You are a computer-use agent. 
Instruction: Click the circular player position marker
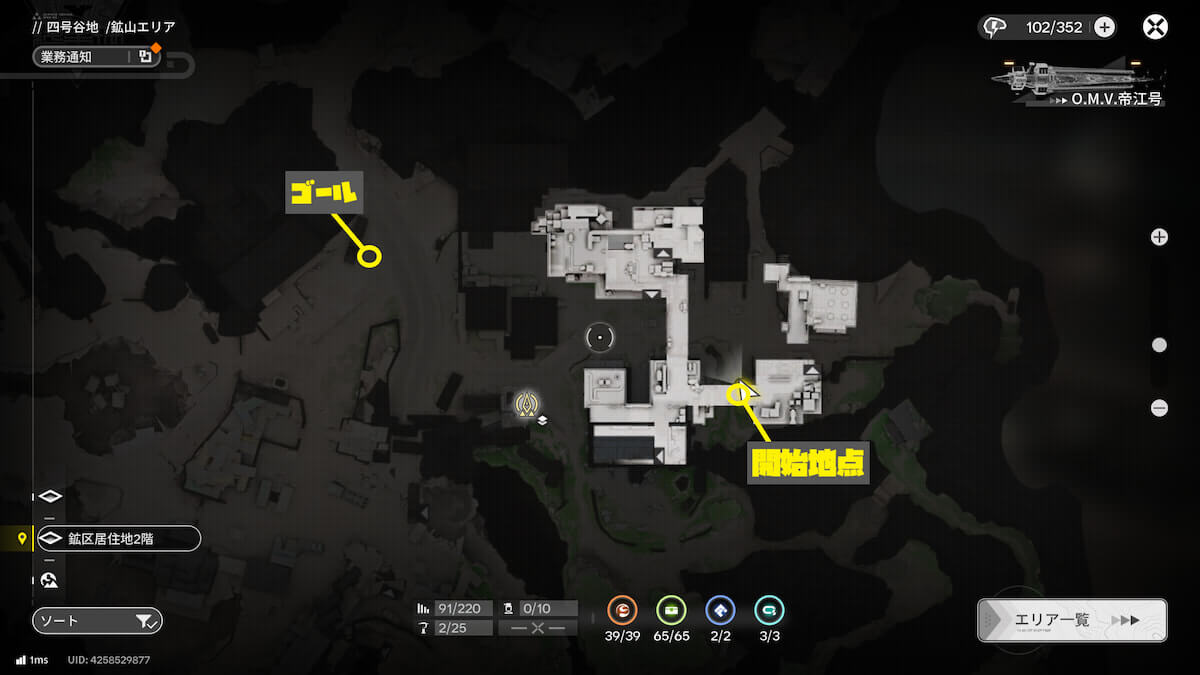599,338
